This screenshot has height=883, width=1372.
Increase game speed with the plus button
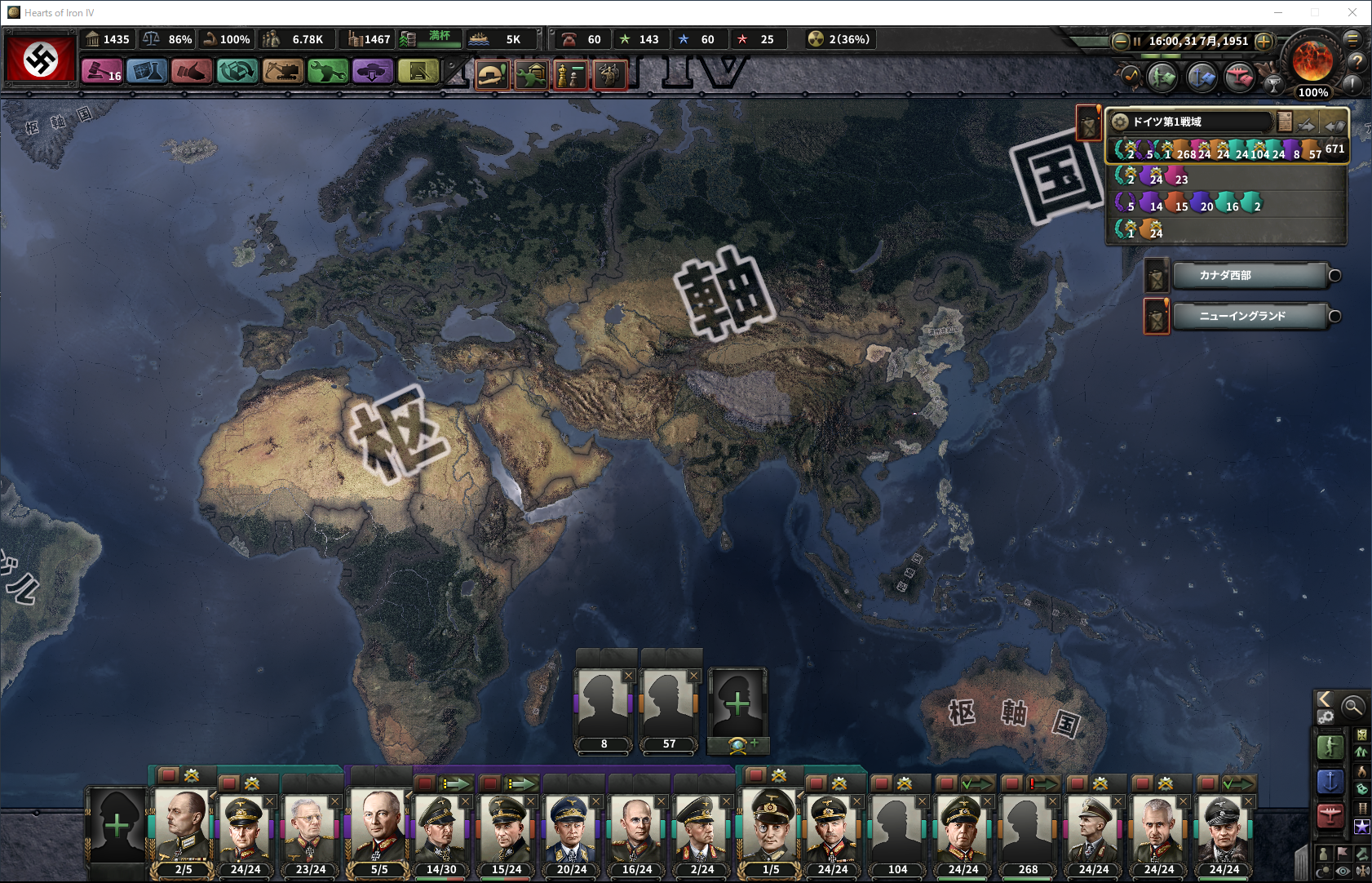(1264, 41)
